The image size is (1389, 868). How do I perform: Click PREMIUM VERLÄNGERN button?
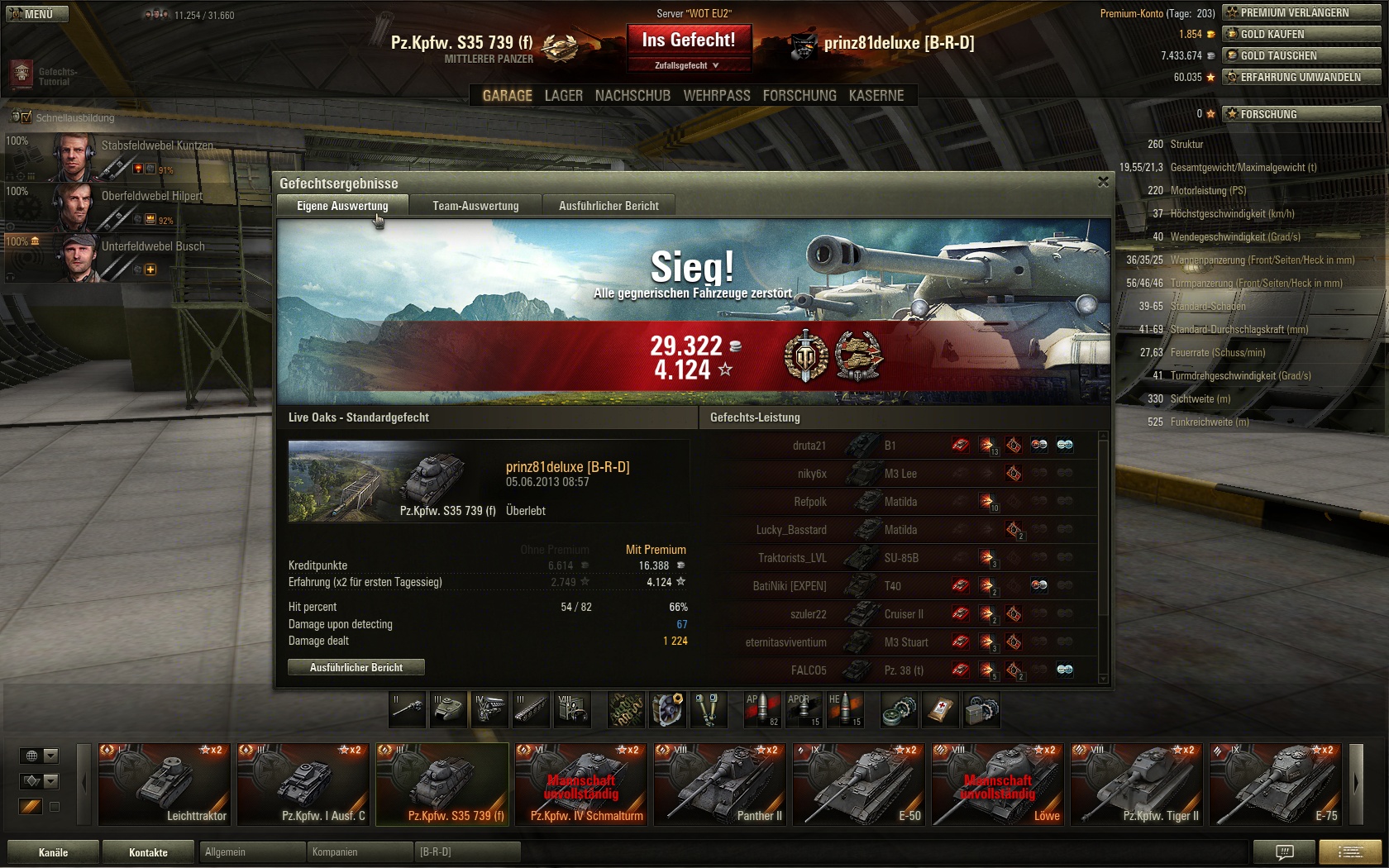[x=1301, y=12]
